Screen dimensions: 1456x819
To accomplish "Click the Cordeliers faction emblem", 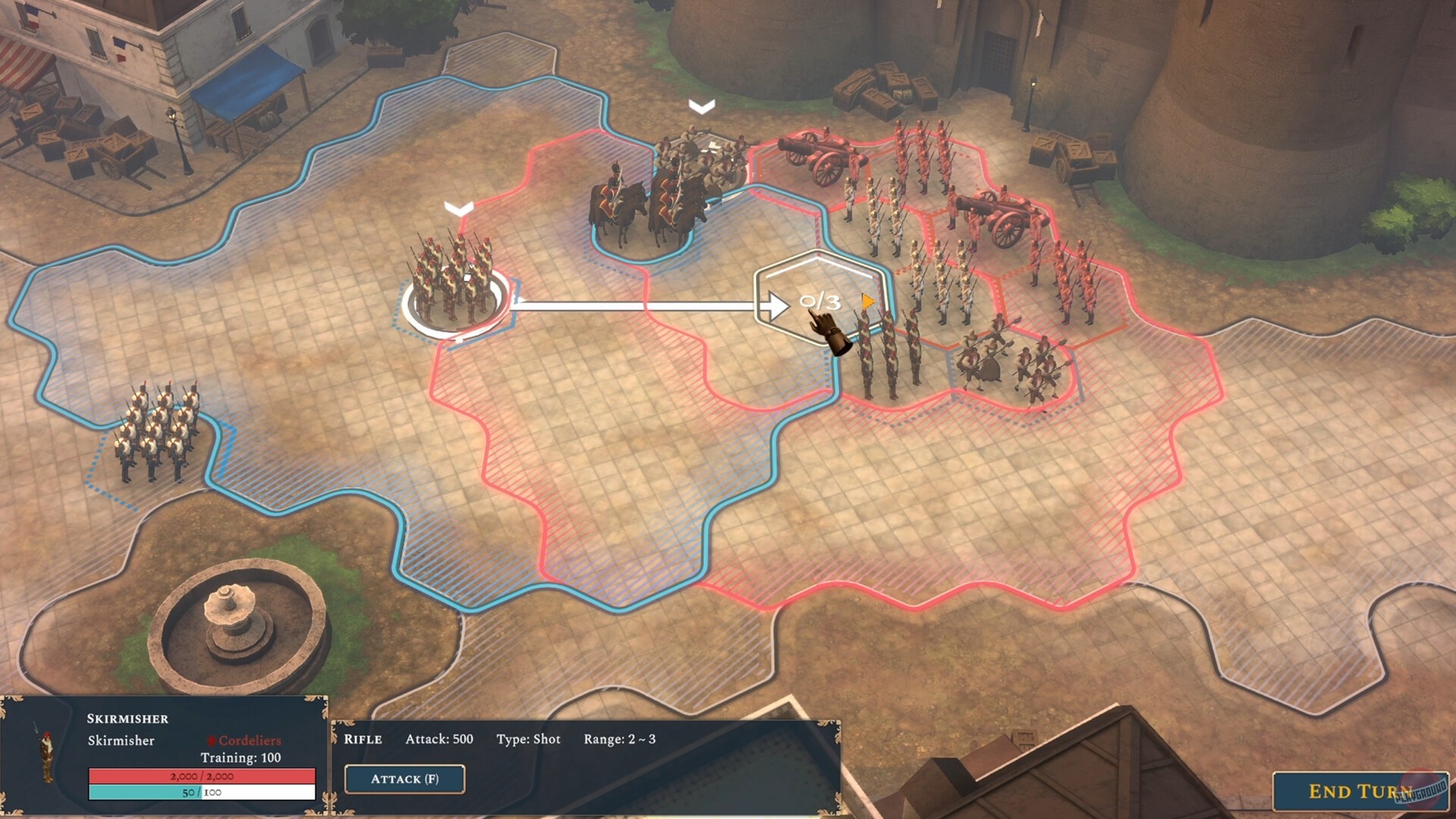I will pyautogui.click(x=213, y=739).
